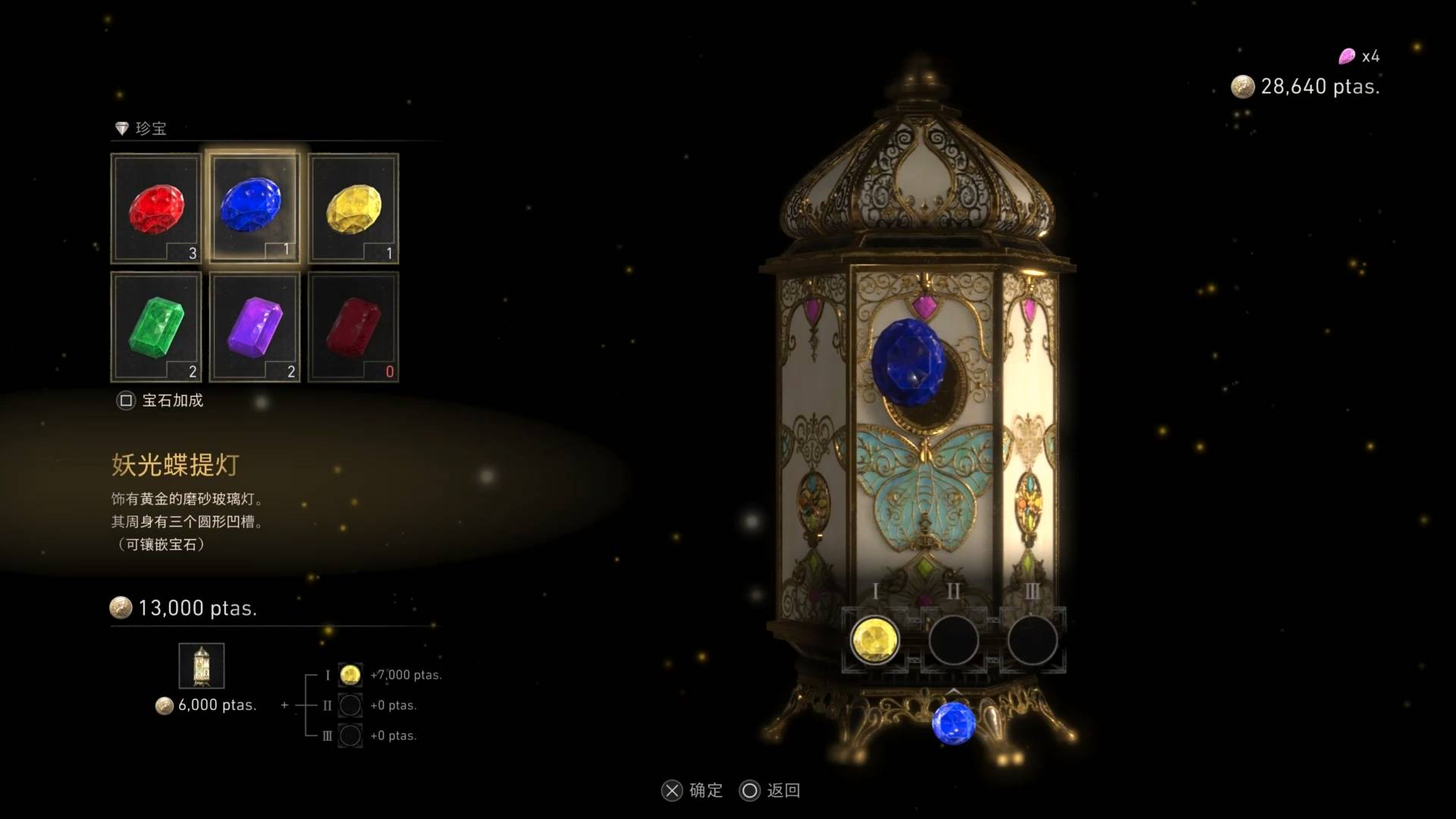Choose the purple alexandrite gem slot
Screen dimensions: 1456x819
(x=255, y=327)
